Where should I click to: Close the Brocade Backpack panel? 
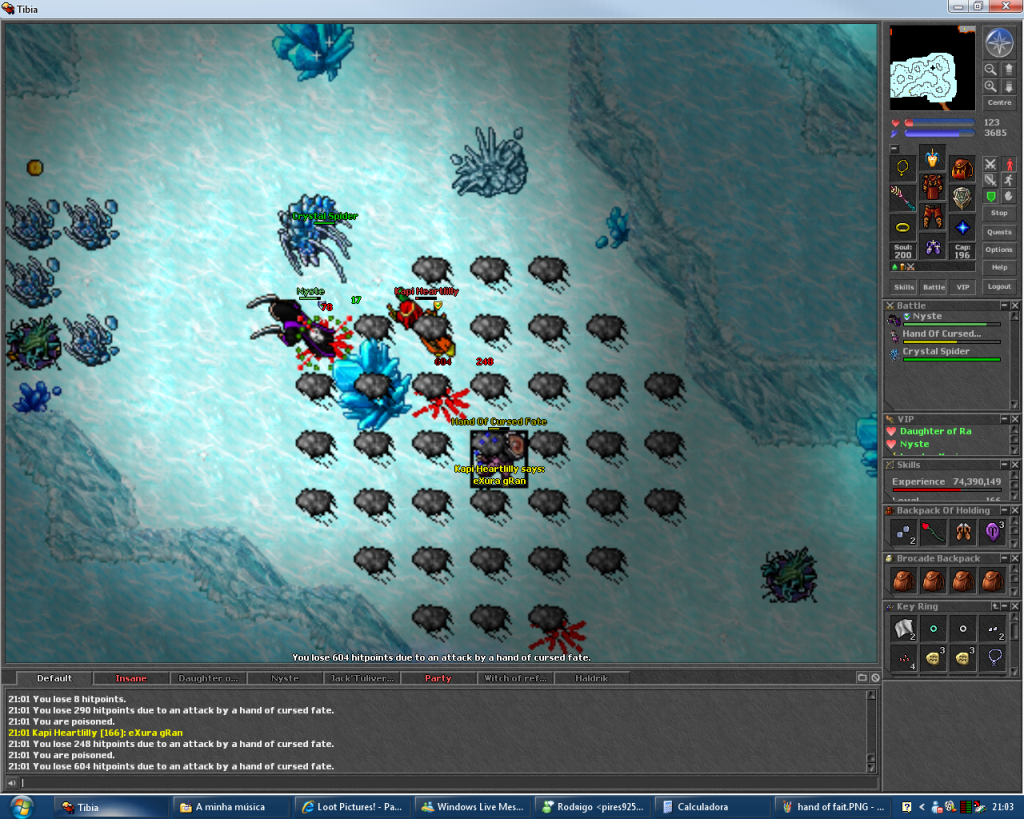1016,558
